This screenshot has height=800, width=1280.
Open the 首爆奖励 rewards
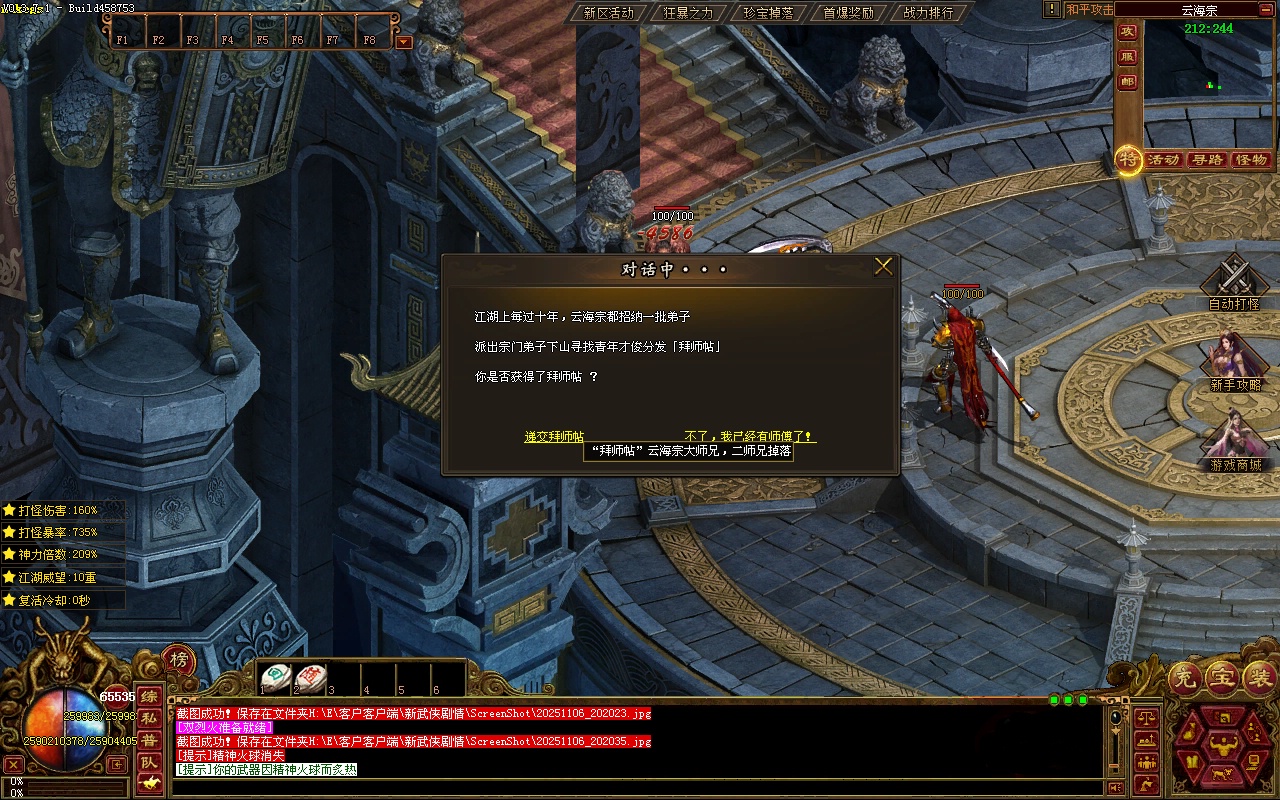(848, 13)
